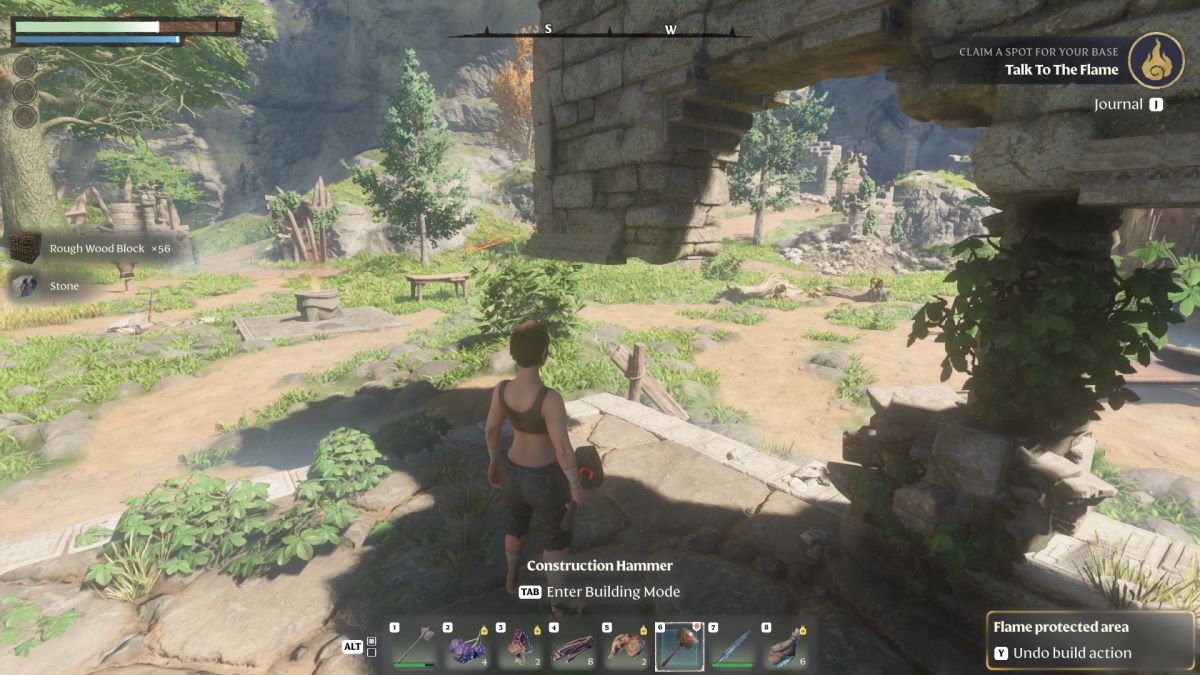Screen dimensions: 1200x675
Task: Switch hotbar row with the toggle squares
Action: coord(372,646)
